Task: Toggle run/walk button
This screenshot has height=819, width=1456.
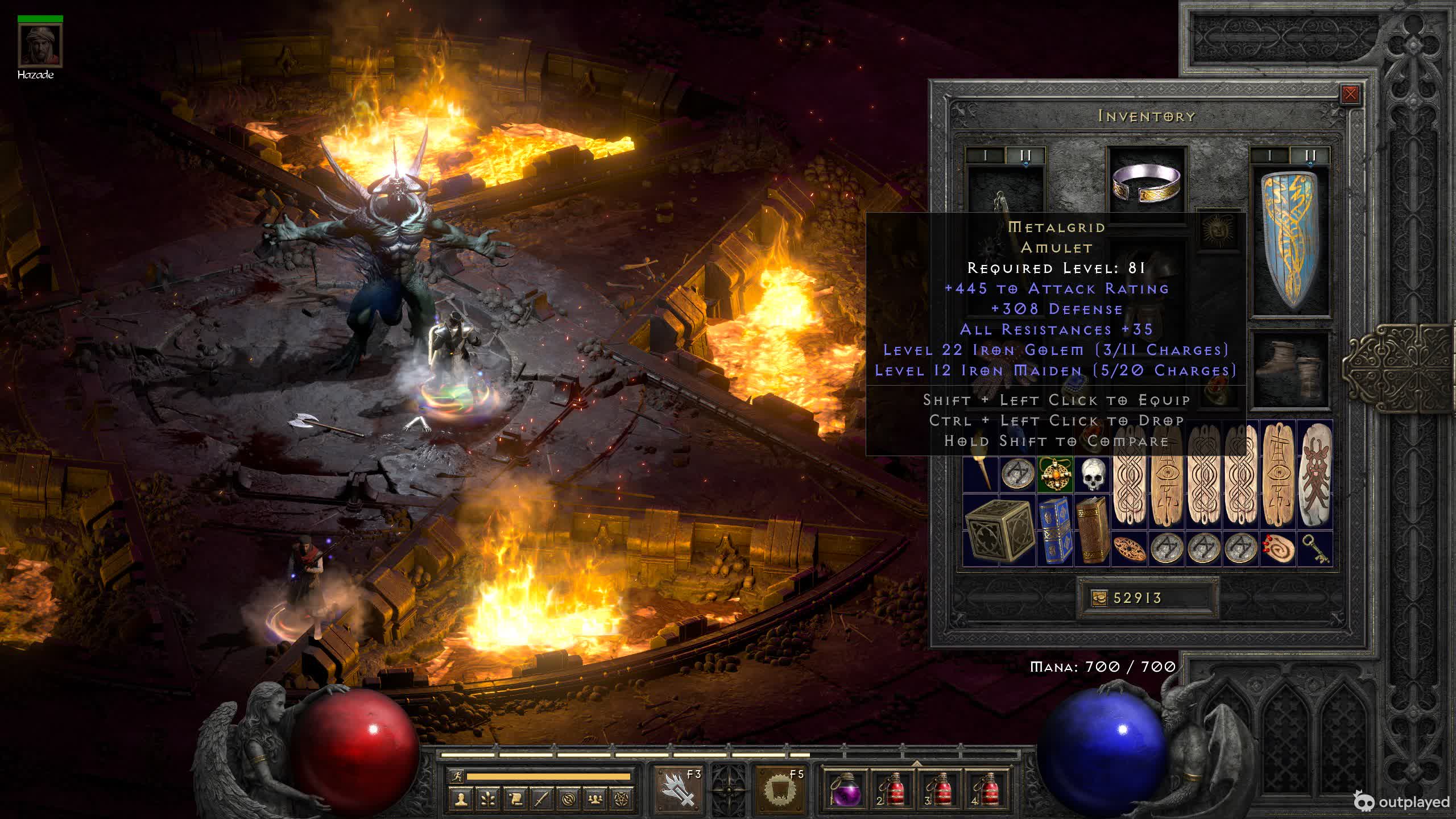Action: [x=456, y=776]
